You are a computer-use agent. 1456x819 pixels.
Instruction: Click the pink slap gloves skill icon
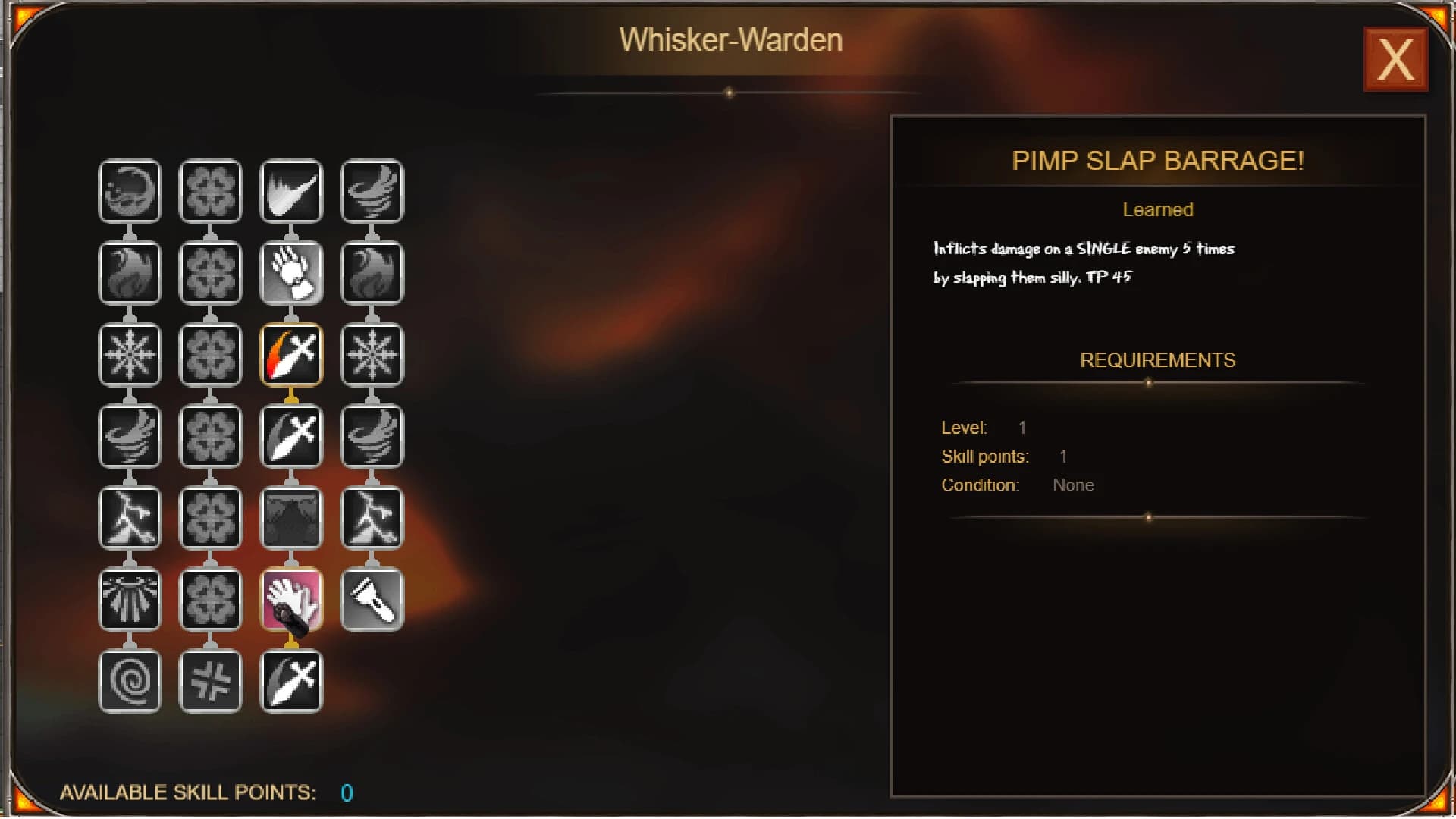point(292,599)
